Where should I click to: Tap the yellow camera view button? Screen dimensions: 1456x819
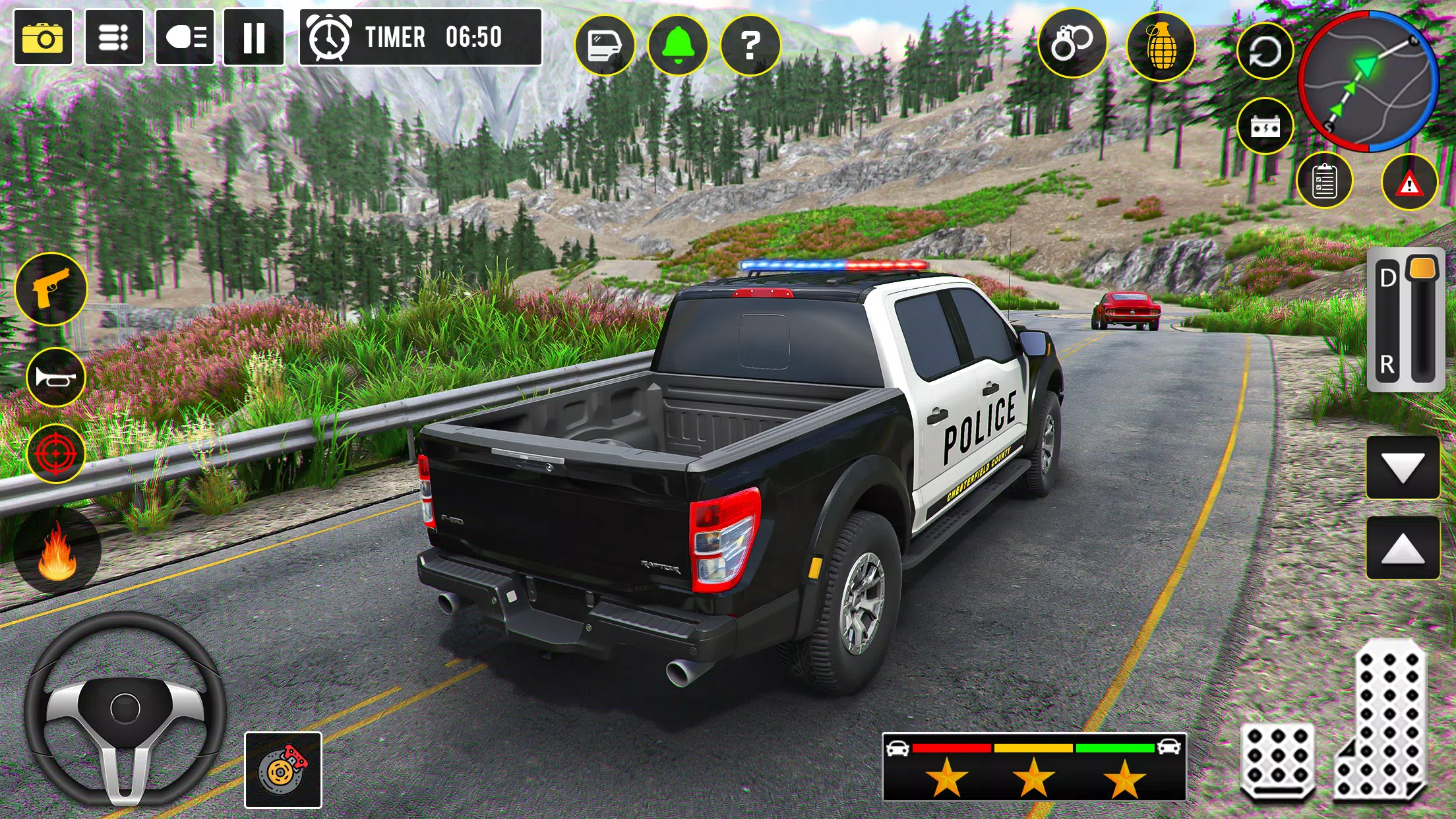[x=43, y=38]
